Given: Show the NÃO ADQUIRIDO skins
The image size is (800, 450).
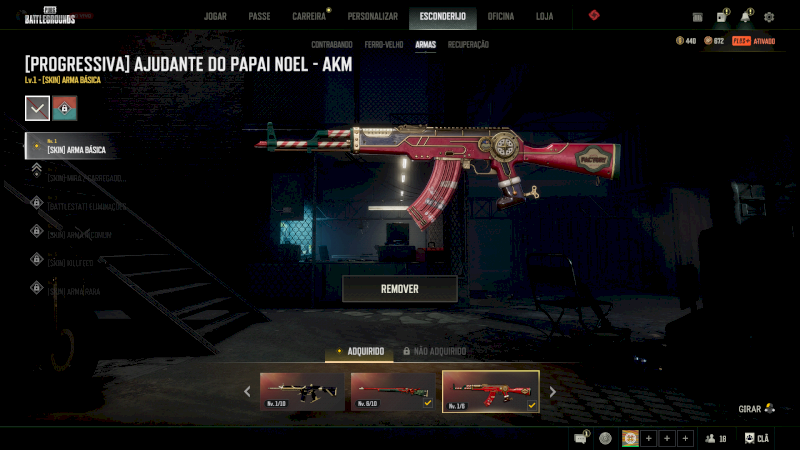Looking at the screenshot, I should (434, 351).
